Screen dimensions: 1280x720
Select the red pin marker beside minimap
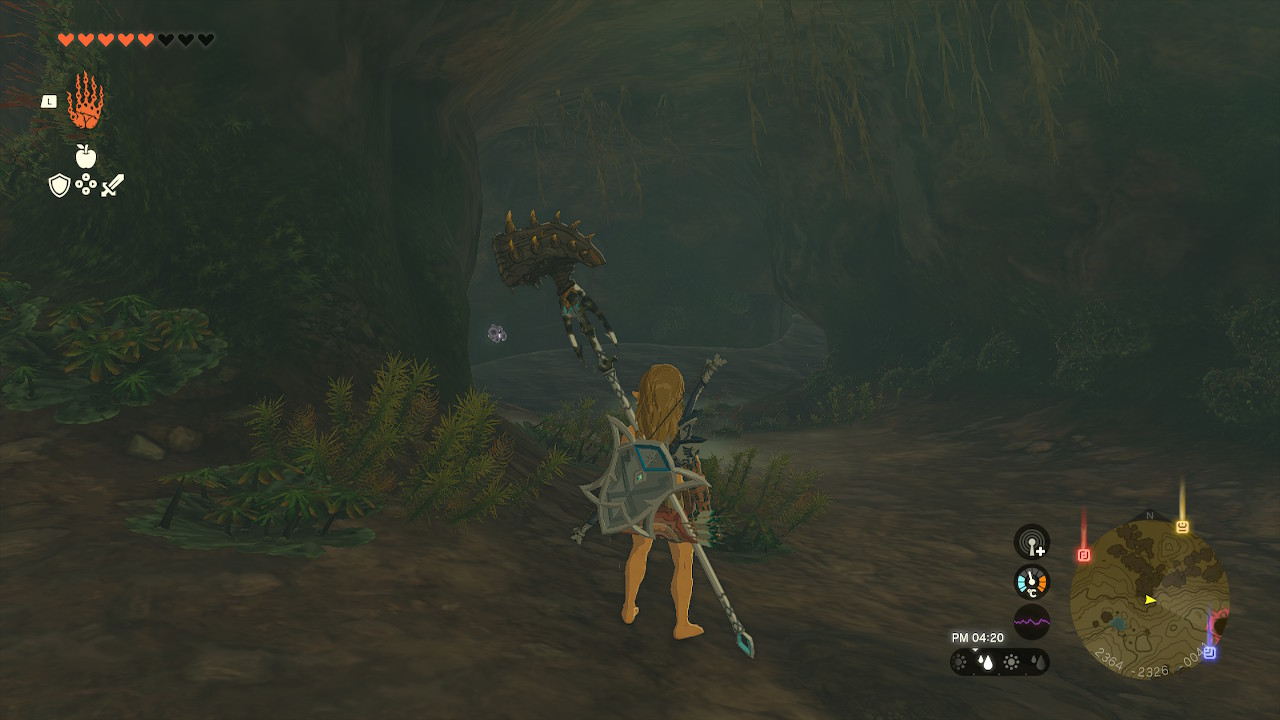tap(1084, 554)
